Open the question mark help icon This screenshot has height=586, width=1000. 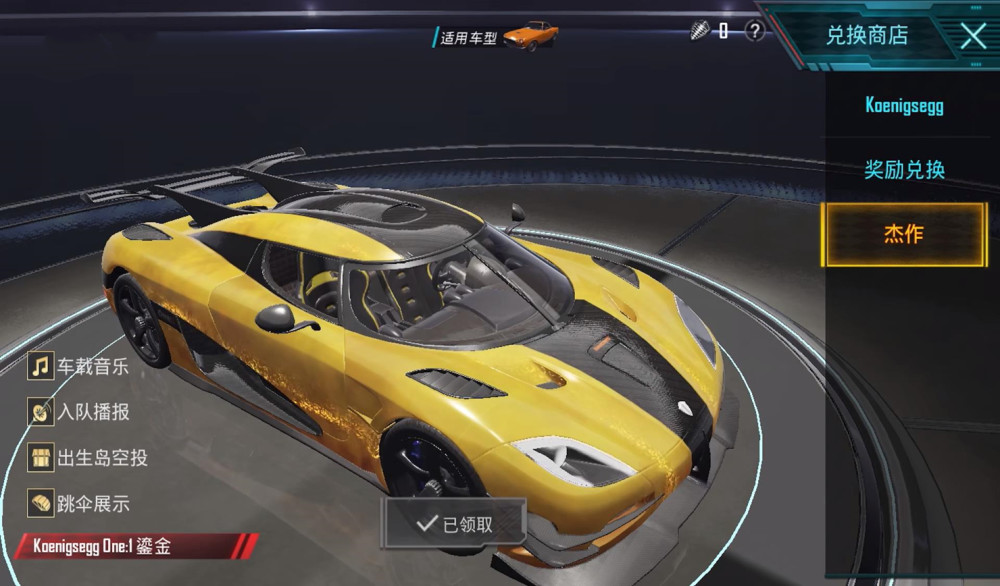755,31
